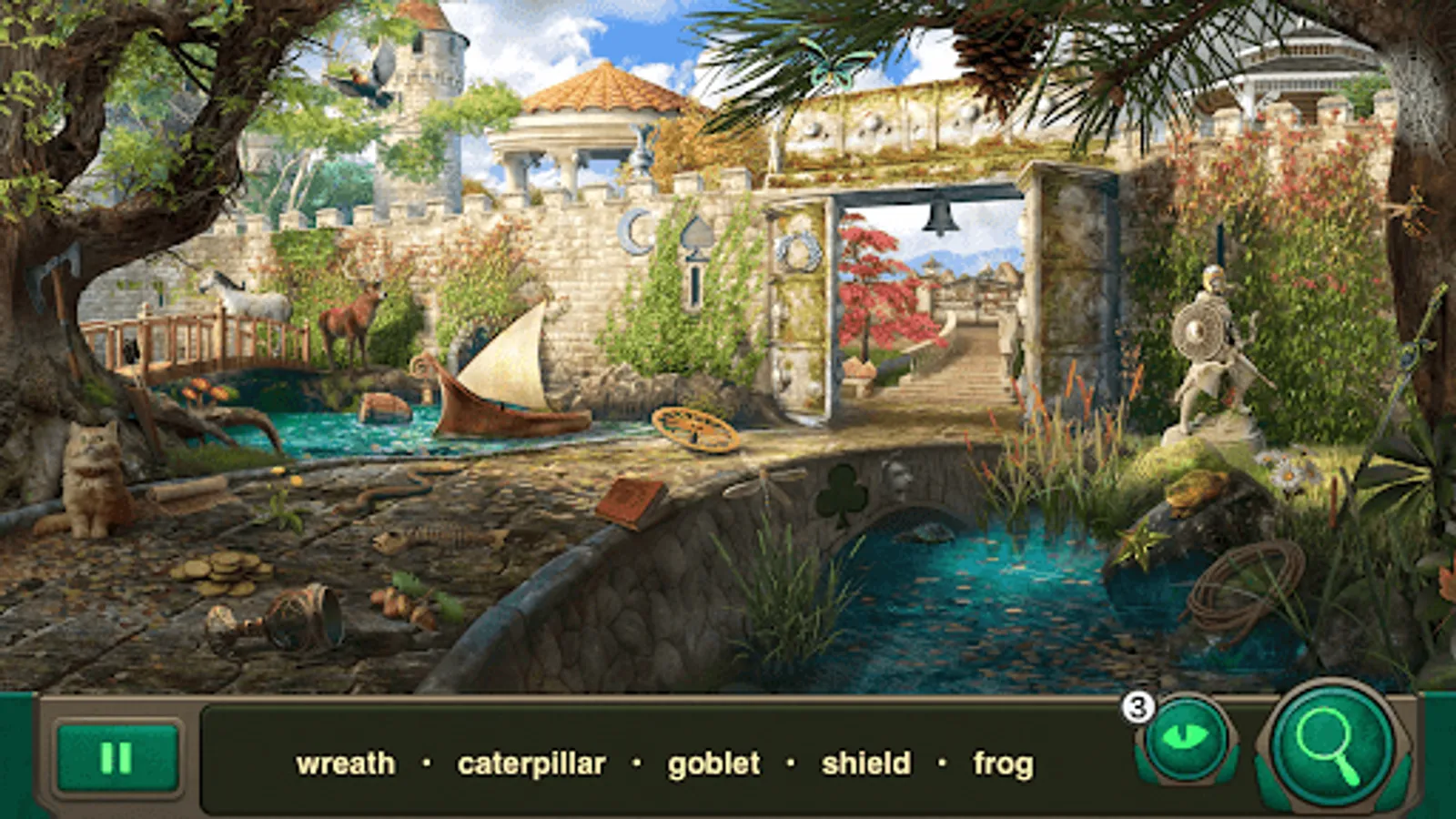Viewport: 1456px width, 819px height.
Task: Click the spade symbol above the gate window
Action: click(696, 234)
